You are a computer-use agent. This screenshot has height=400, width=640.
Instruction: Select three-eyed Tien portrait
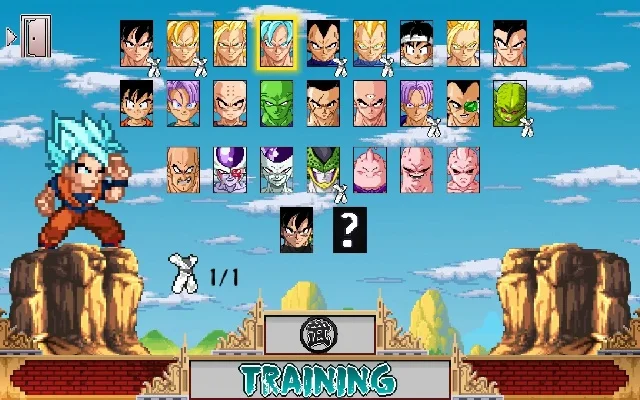(369, 104)
